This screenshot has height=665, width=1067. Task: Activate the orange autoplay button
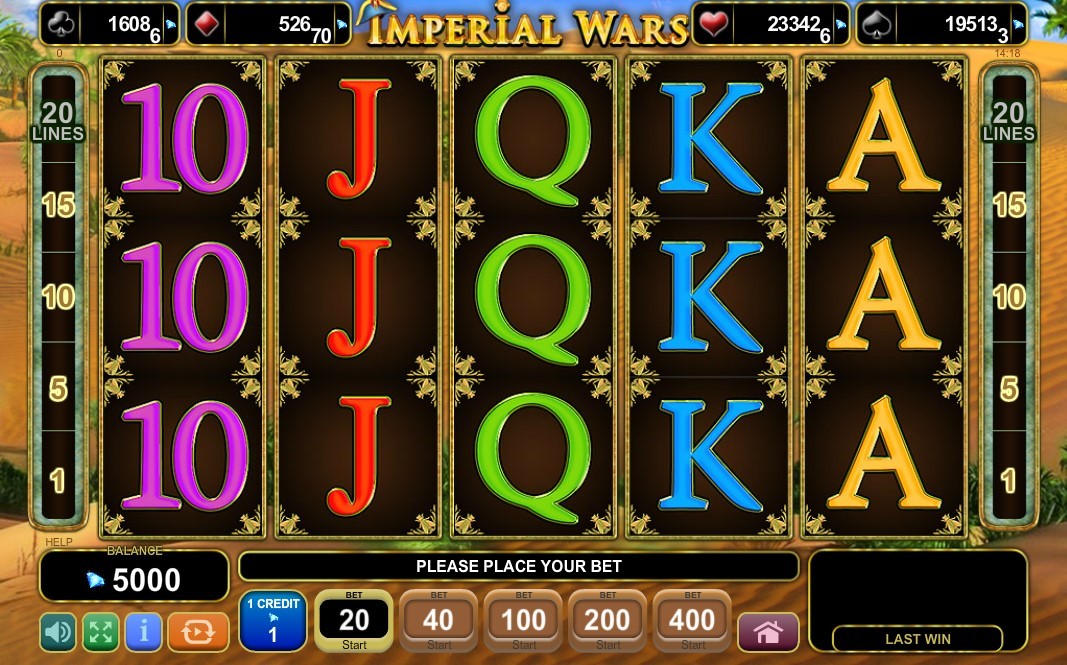[198, 631]
